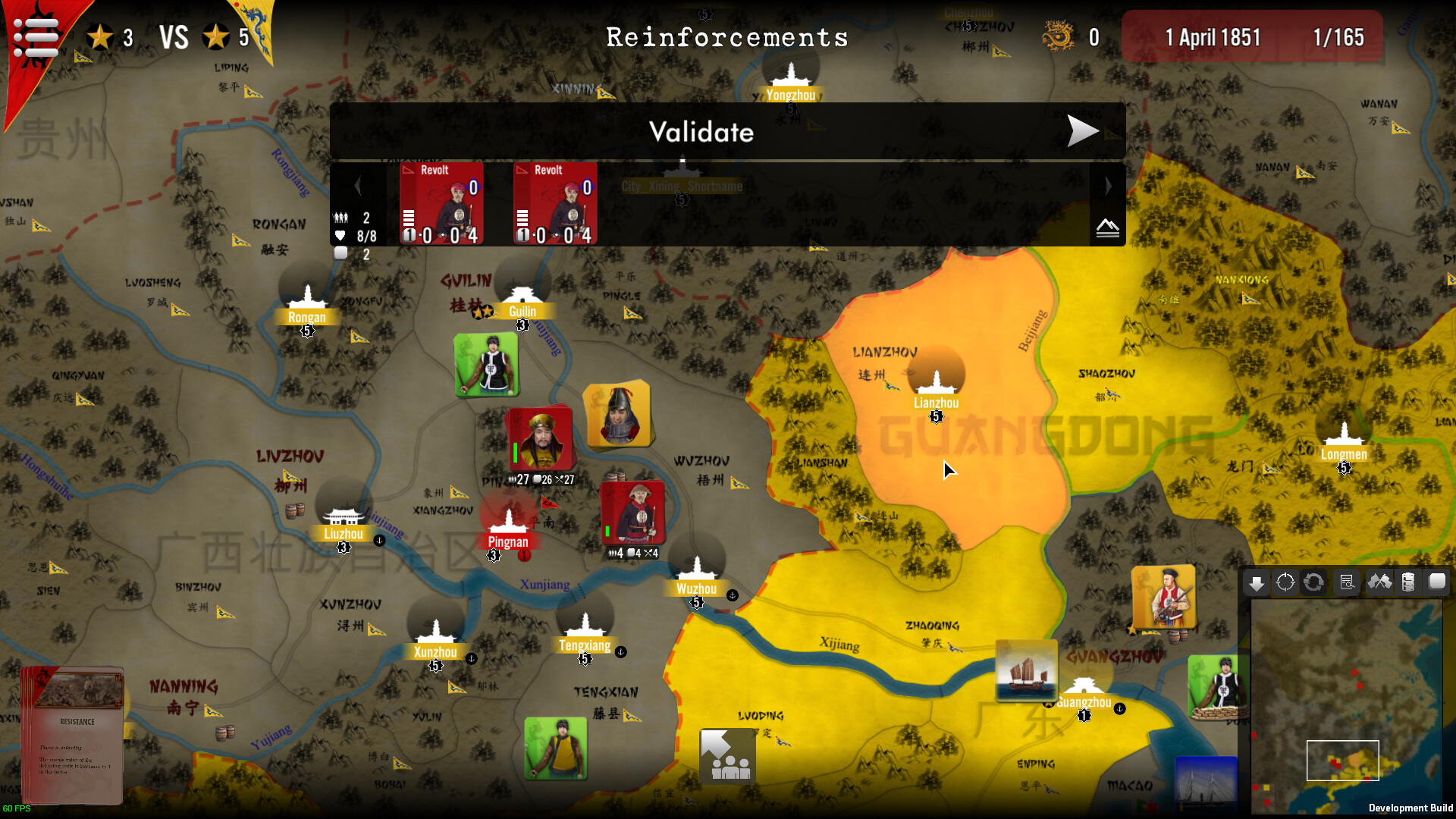
Task: Collapse the reinforcement panel with the mountain icon
Action: (1107, 227)
